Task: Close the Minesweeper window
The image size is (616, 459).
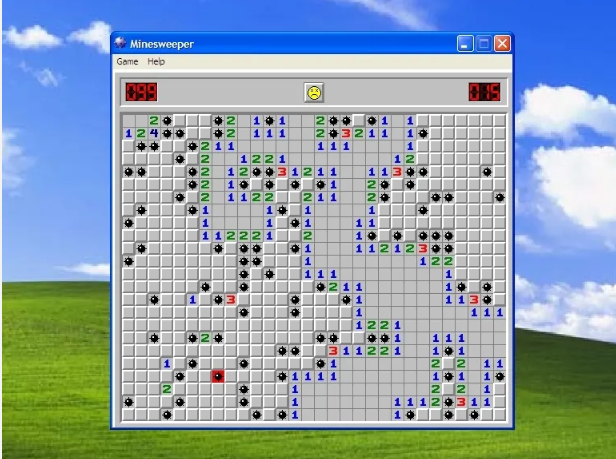Action: 502,43
